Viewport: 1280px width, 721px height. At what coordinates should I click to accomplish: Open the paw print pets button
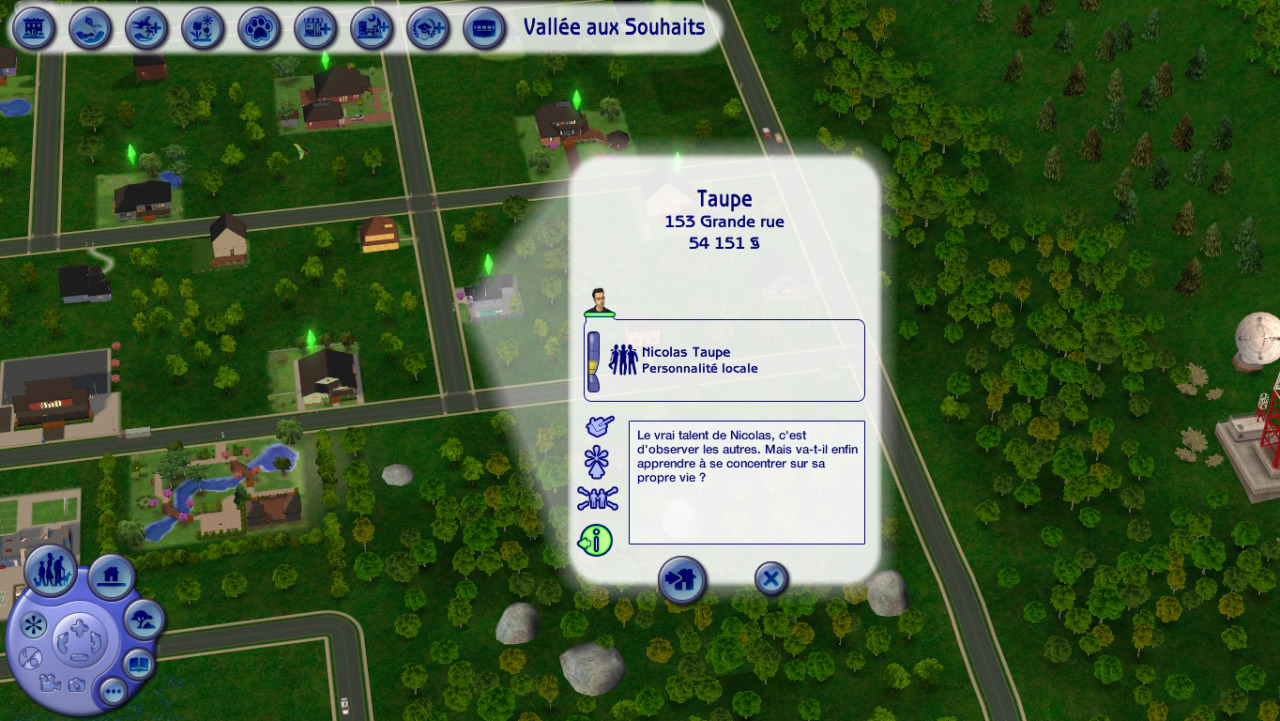[x=259, y=28]
